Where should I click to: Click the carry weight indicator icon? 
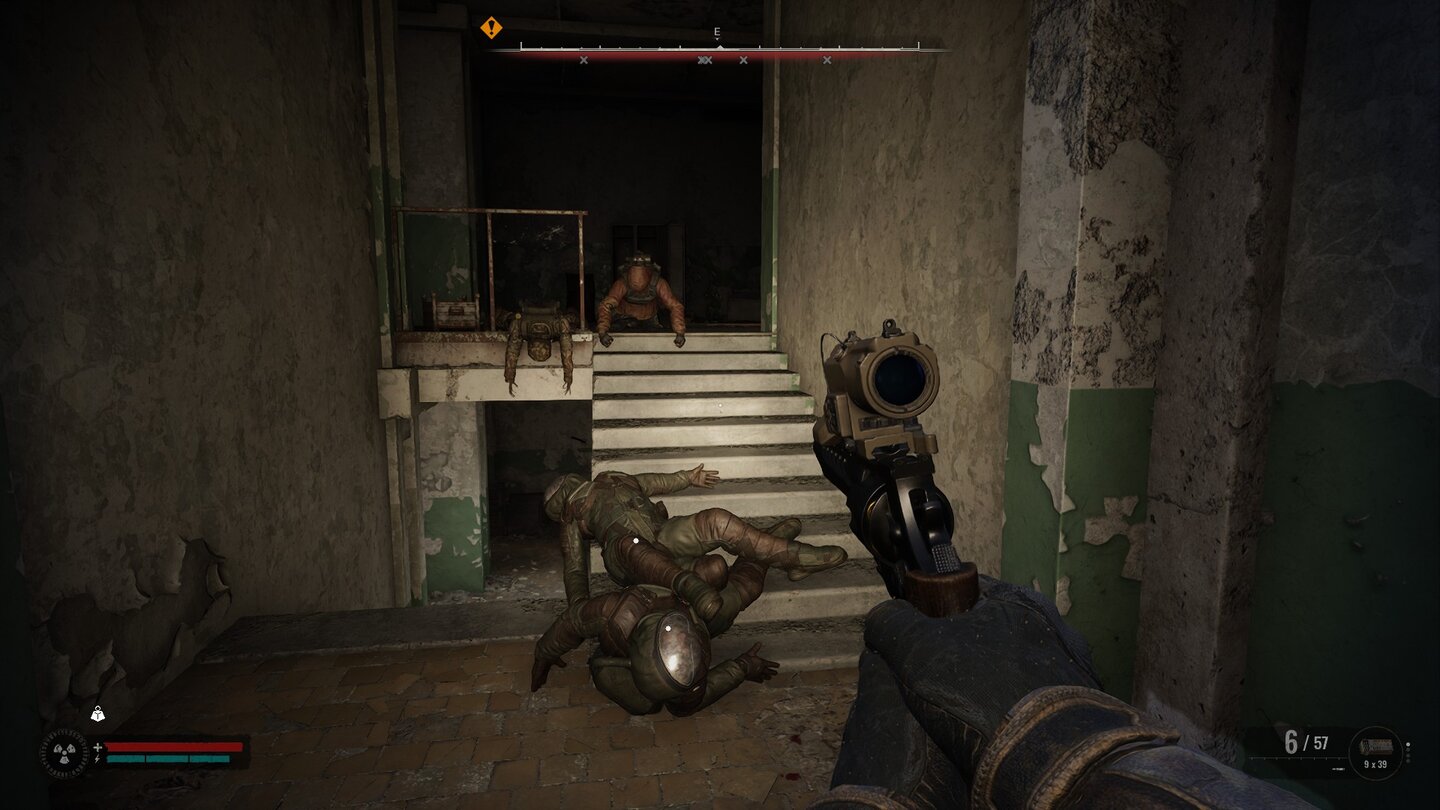click(97, 712)
